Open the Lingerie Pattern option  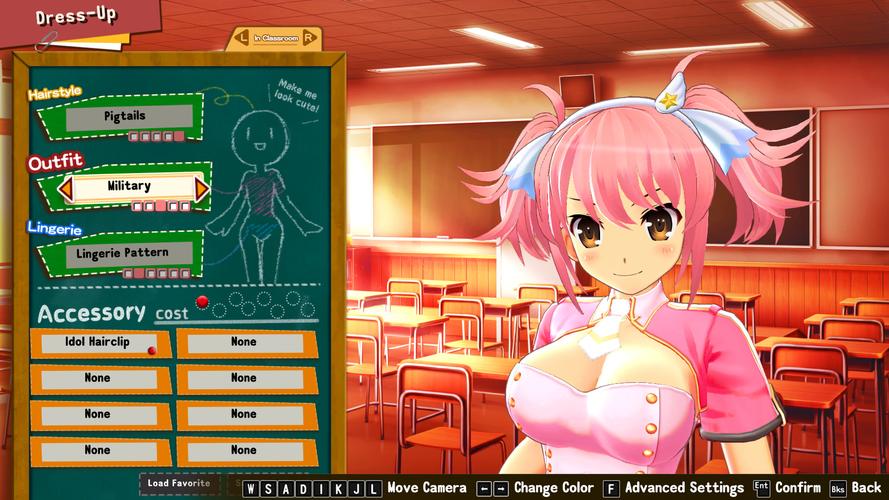[x=122, y=253]
